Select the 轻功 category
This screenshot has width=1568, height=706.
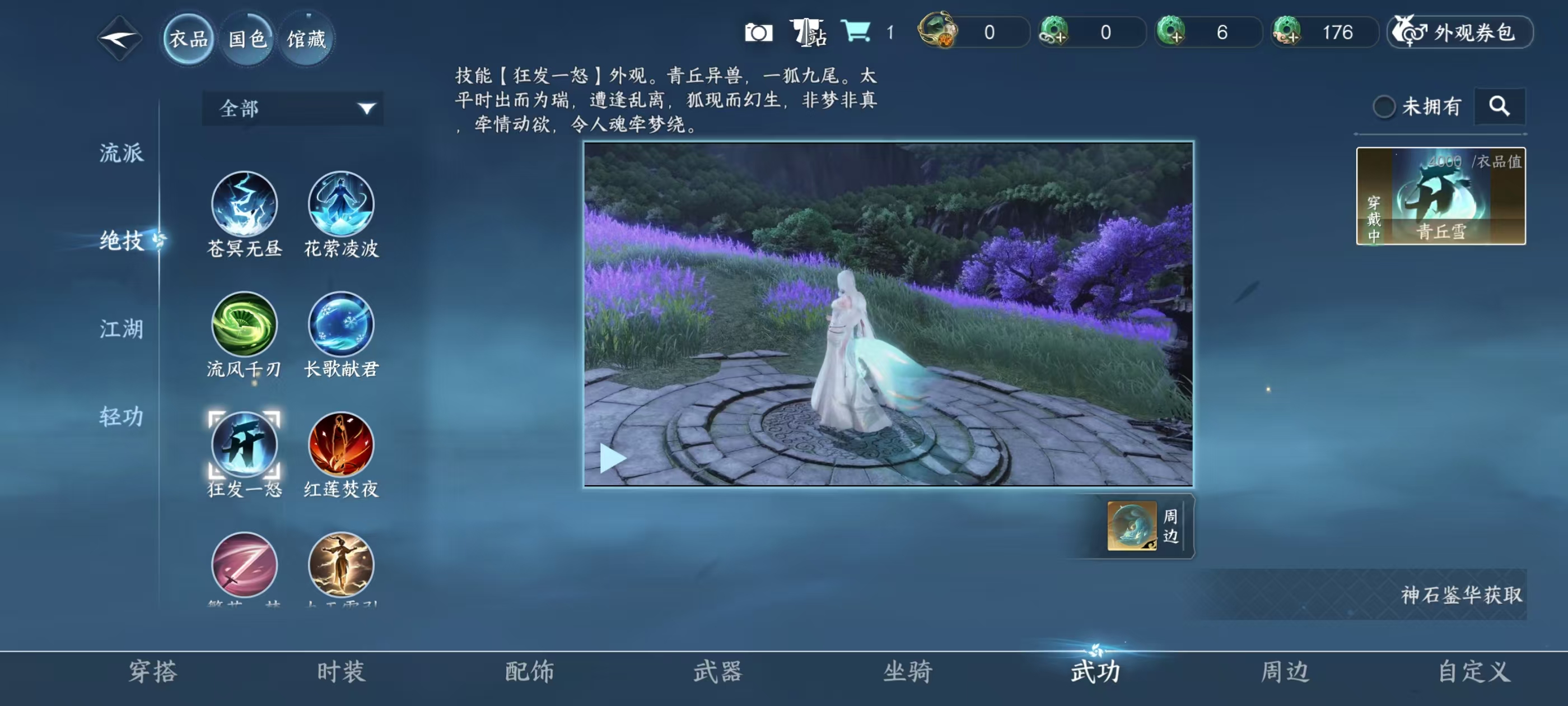(122, 417)
